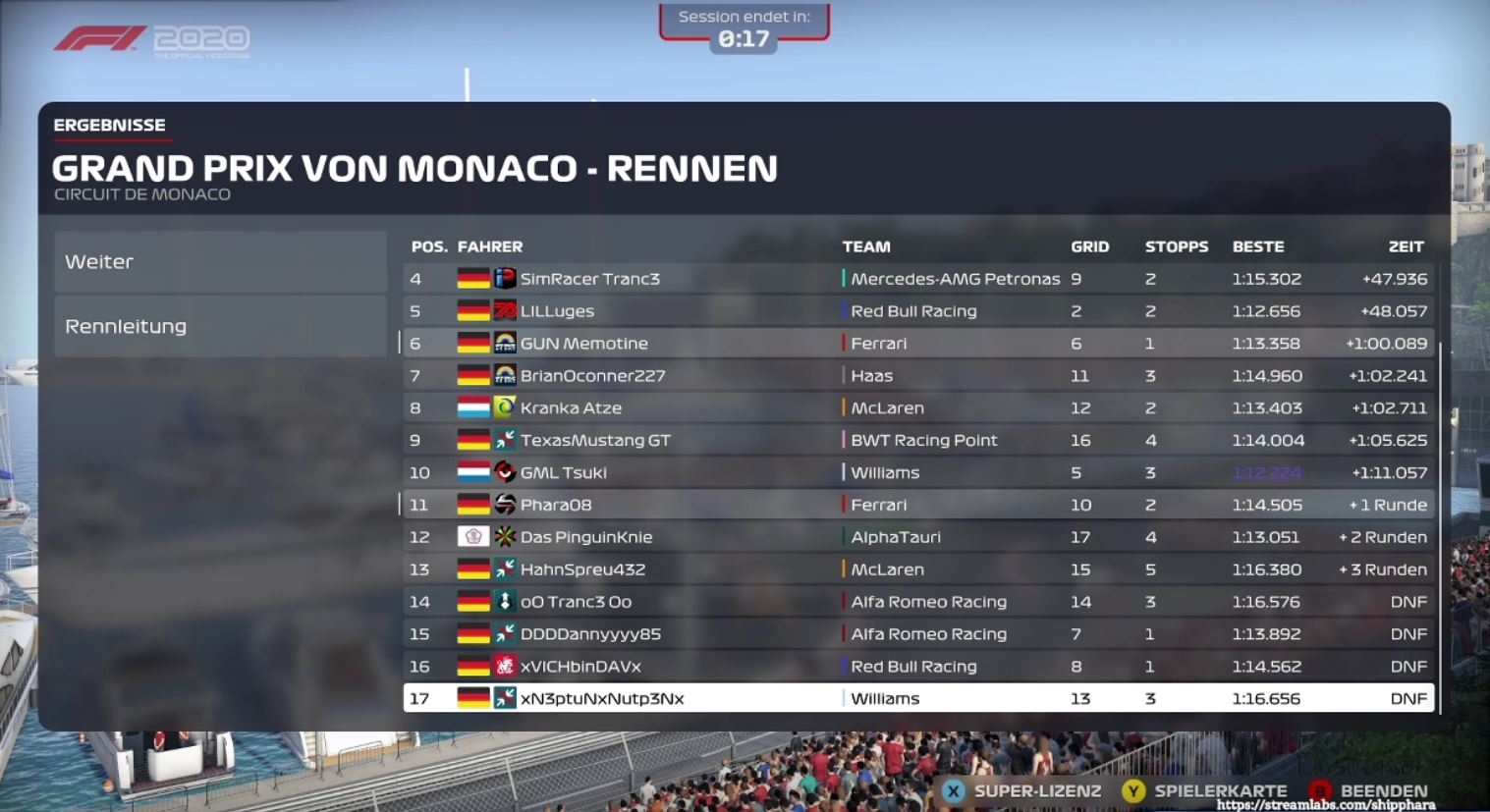Viewport: 1490px width, 812px height.
Task: Select HahnSpreu432's result row
Action: (917, 569)
